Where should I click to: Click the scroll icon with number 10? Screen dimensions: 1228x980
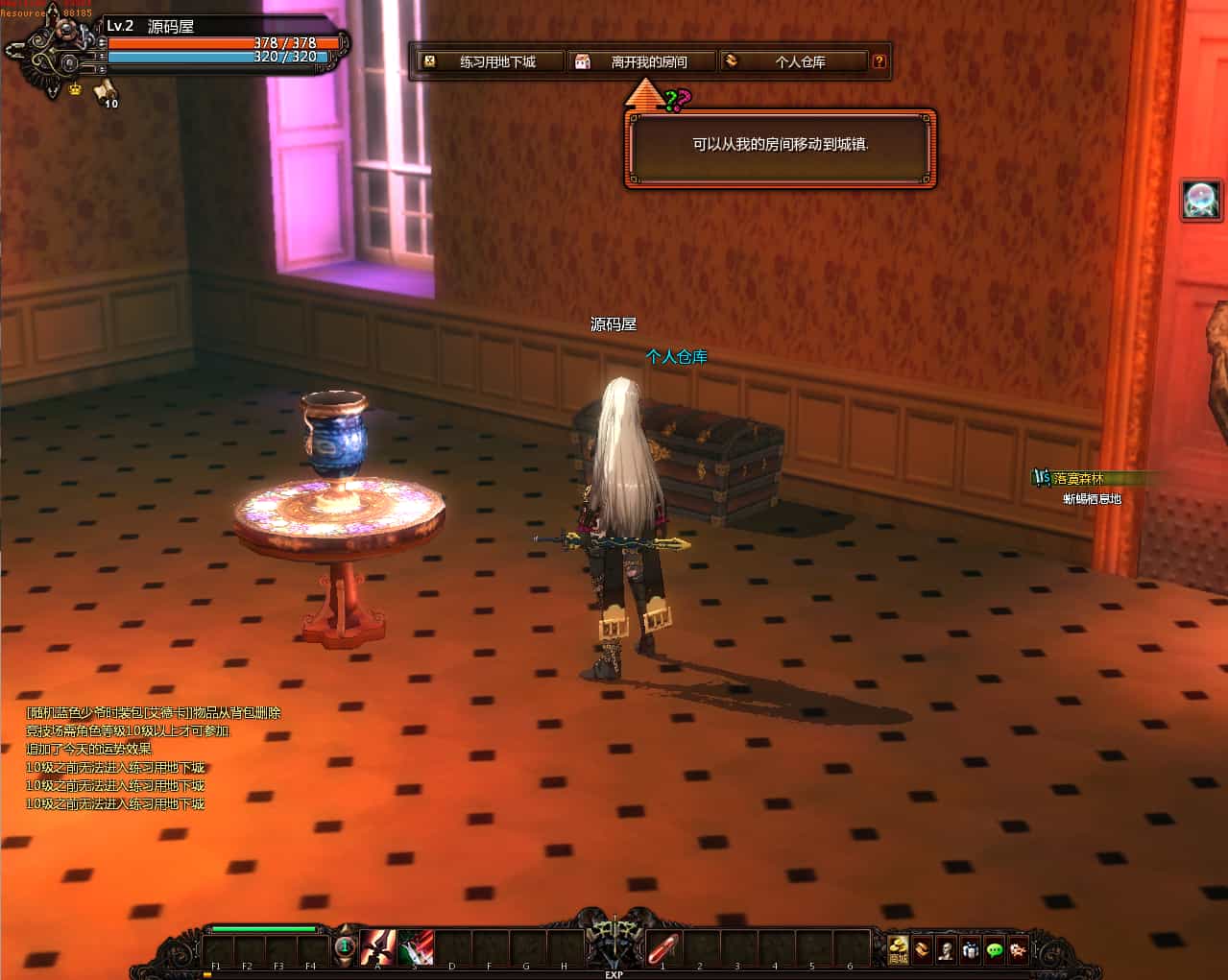(105, 93)
